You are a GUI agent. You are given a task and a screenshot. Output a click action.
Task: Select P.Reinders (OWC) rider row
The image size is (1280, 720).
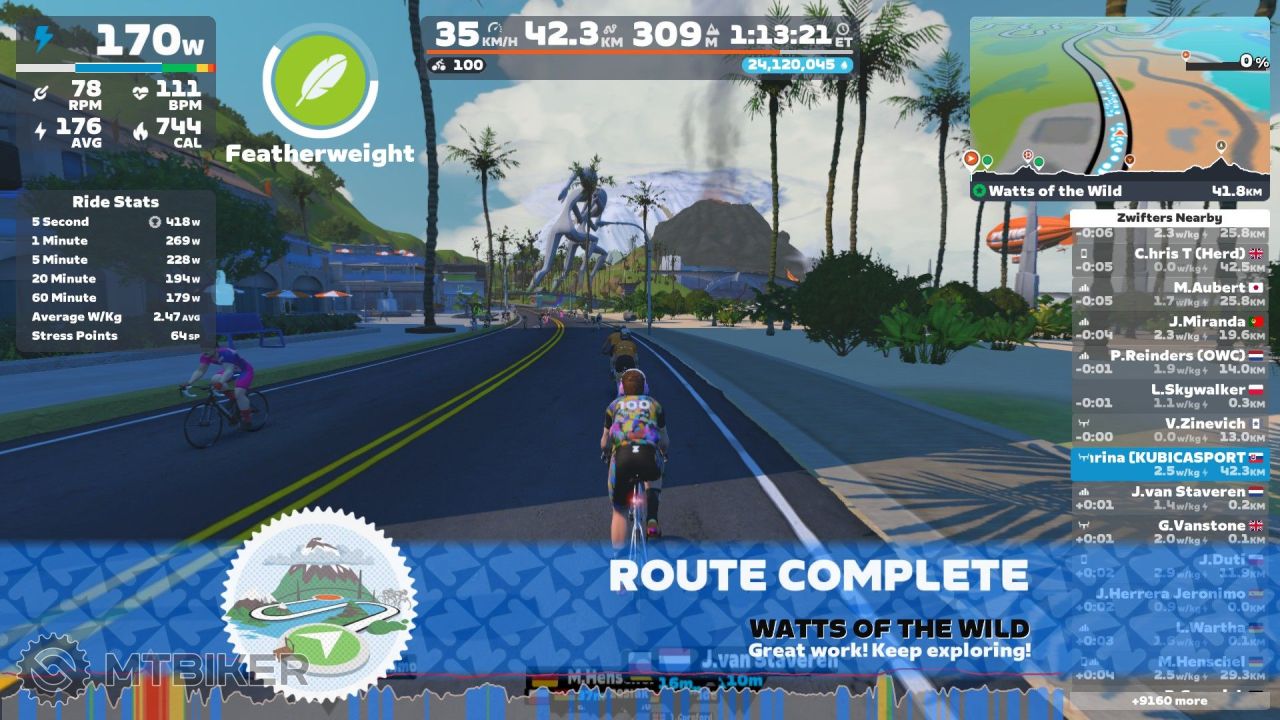pyautogui.click(x=1169, y=362)
